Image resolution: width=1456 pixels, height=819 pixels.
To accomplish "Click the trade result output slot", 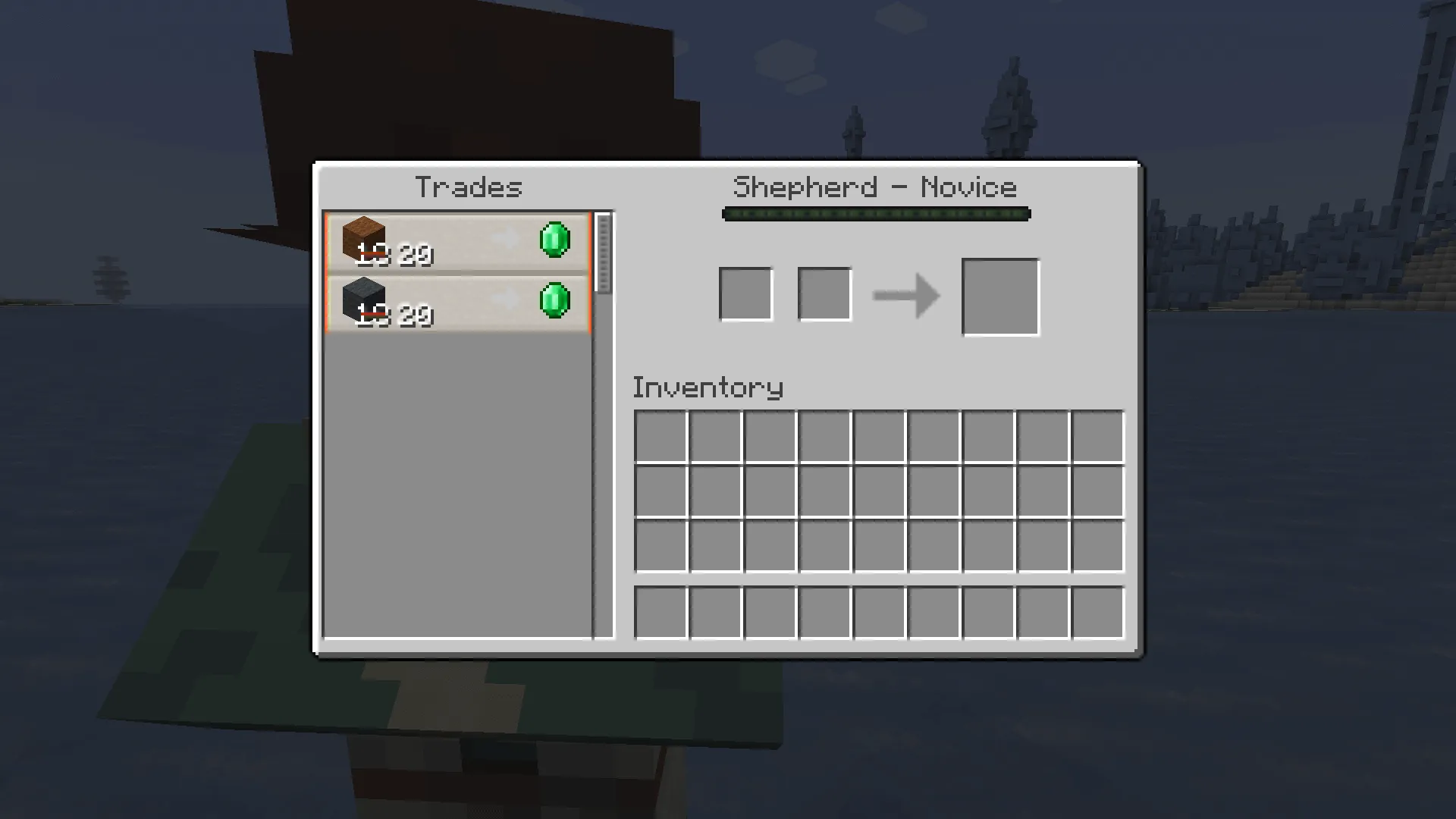I will coord(1000,296).
